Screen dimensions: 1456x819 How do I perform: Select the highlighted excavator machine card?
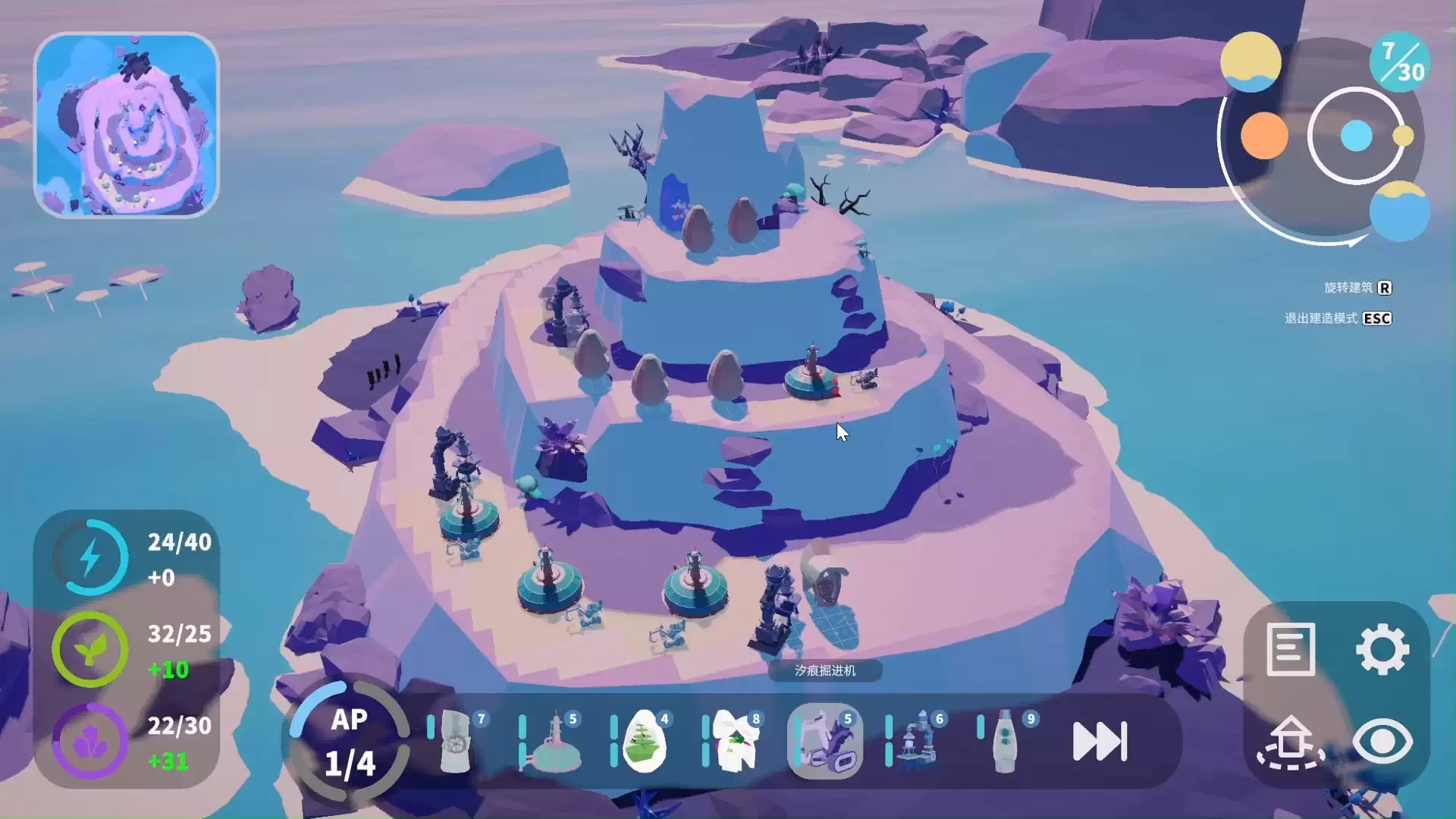pyautogui.click(x=825, y=741)
